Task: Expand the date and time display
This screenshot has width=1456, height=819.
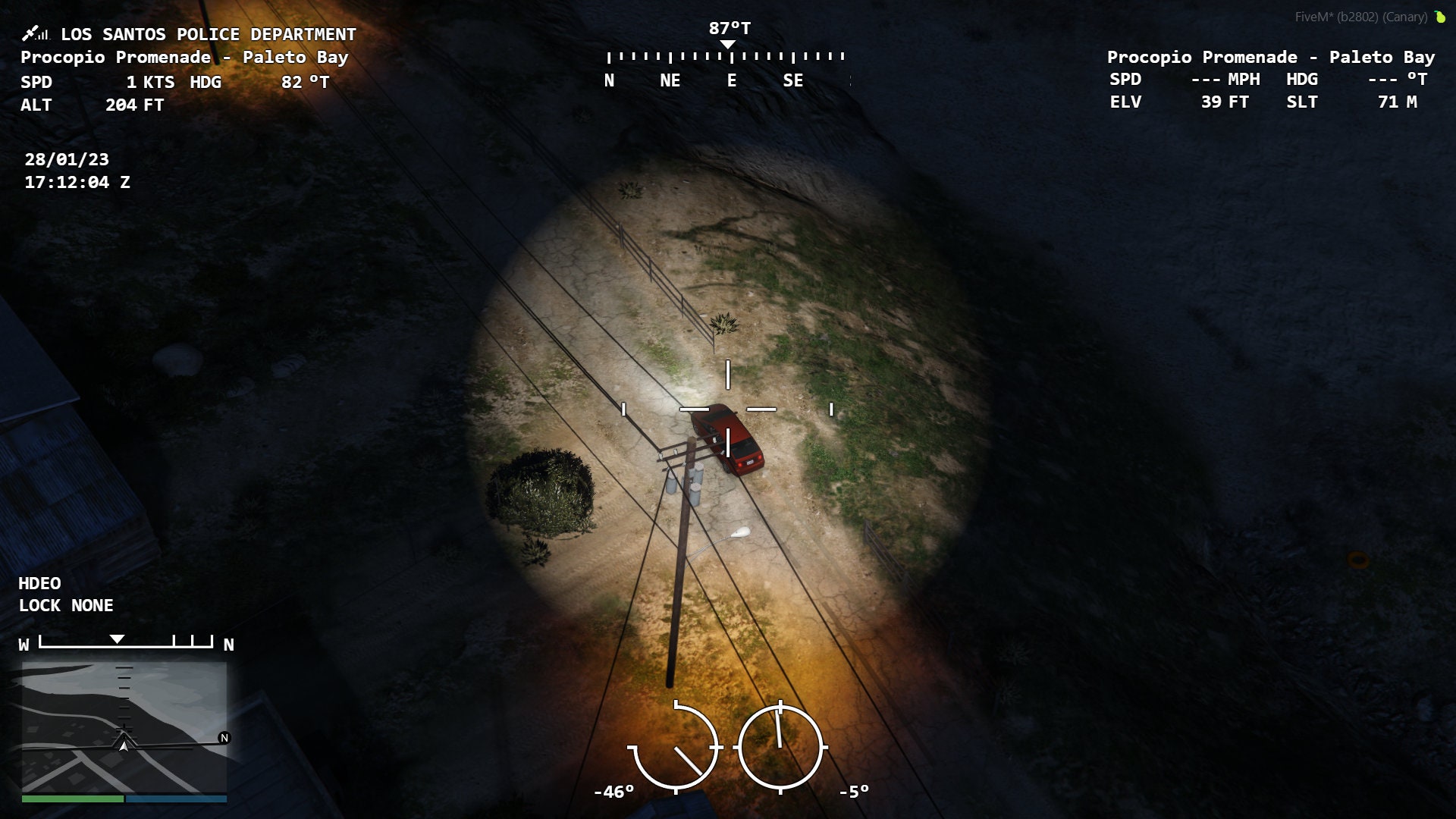Action: click(76, 171)
